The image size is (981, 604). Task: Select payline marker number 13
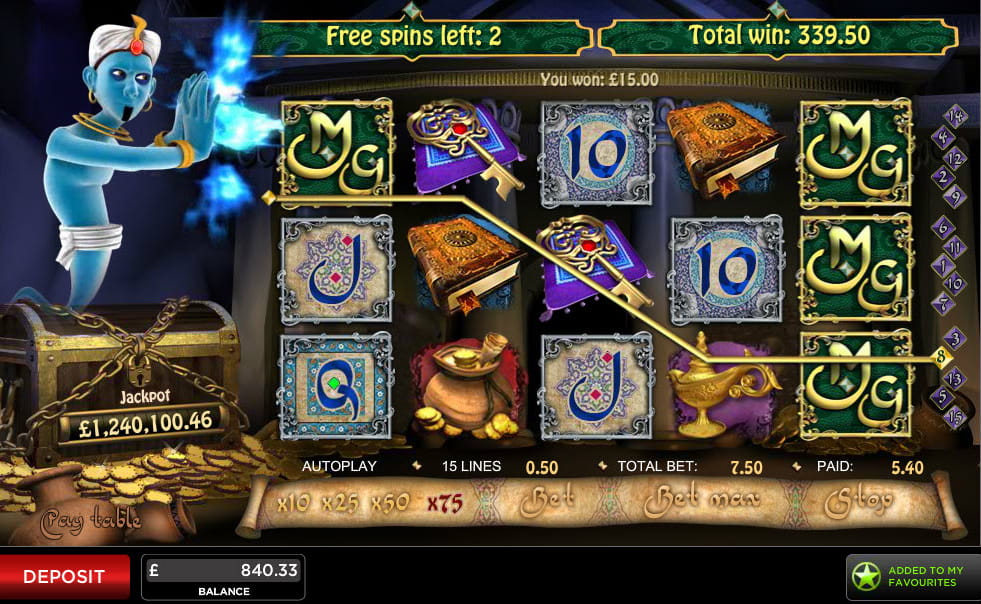(x=955, y=378)
